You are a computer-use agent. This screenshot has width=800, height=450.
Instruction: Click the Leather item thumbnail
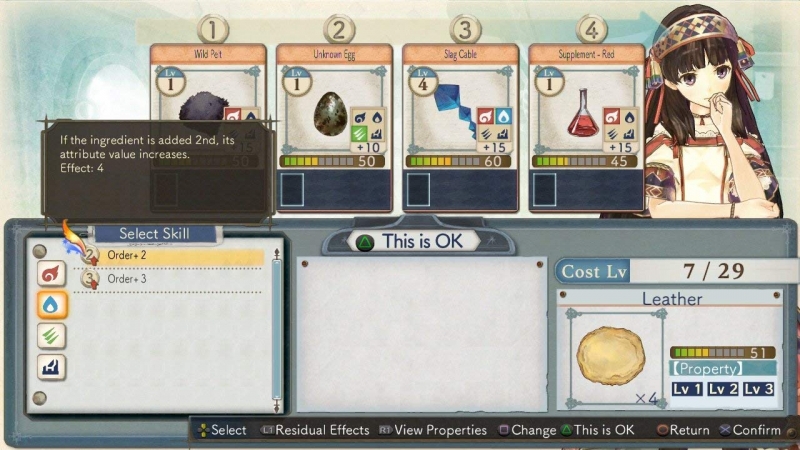pyautogui.click(x=611, y=357)
